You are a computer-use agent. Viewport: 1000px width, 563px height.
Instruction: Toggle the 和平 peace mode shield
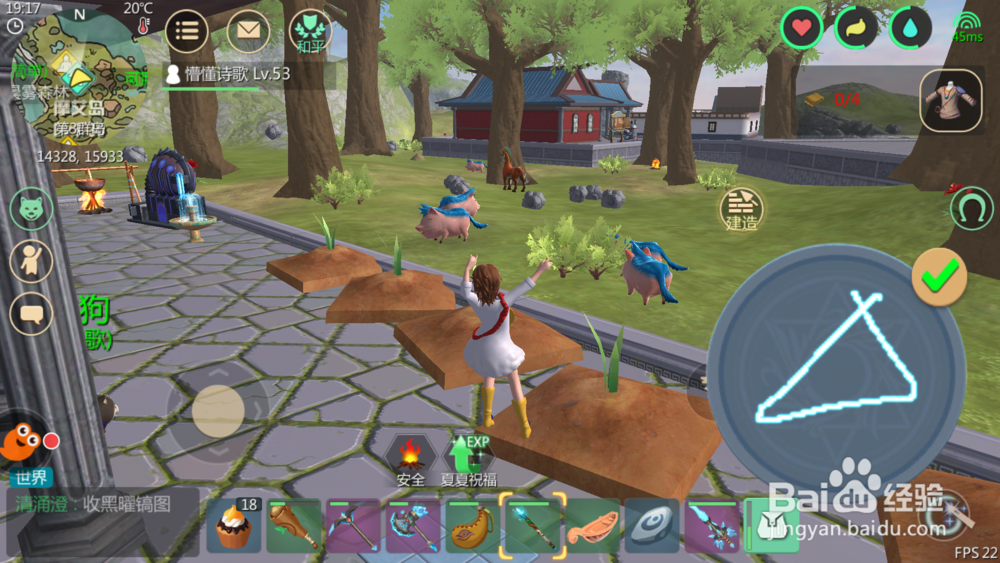tap(308, 31)
